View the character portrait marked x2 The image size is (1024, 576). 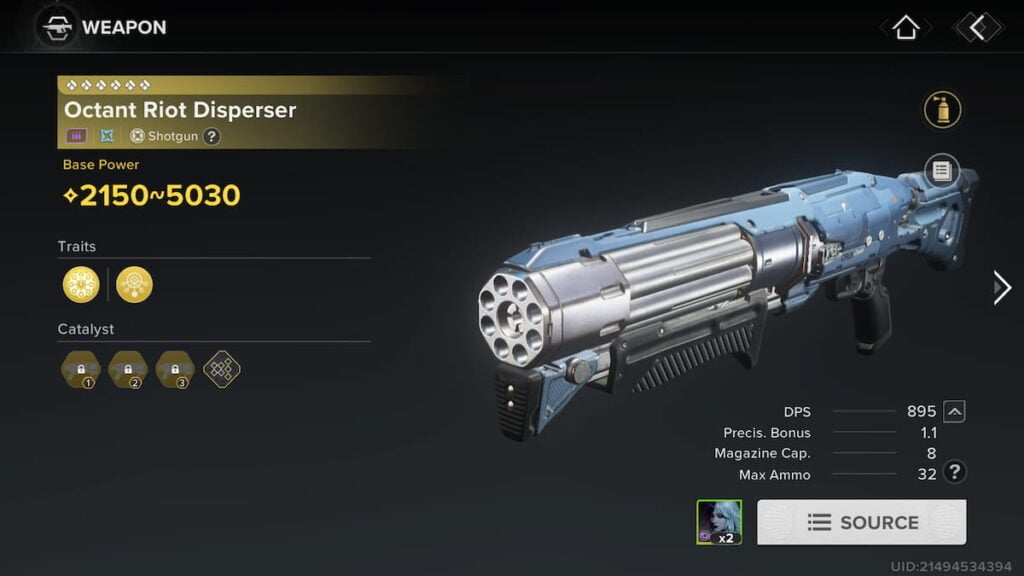pos(719,522)
